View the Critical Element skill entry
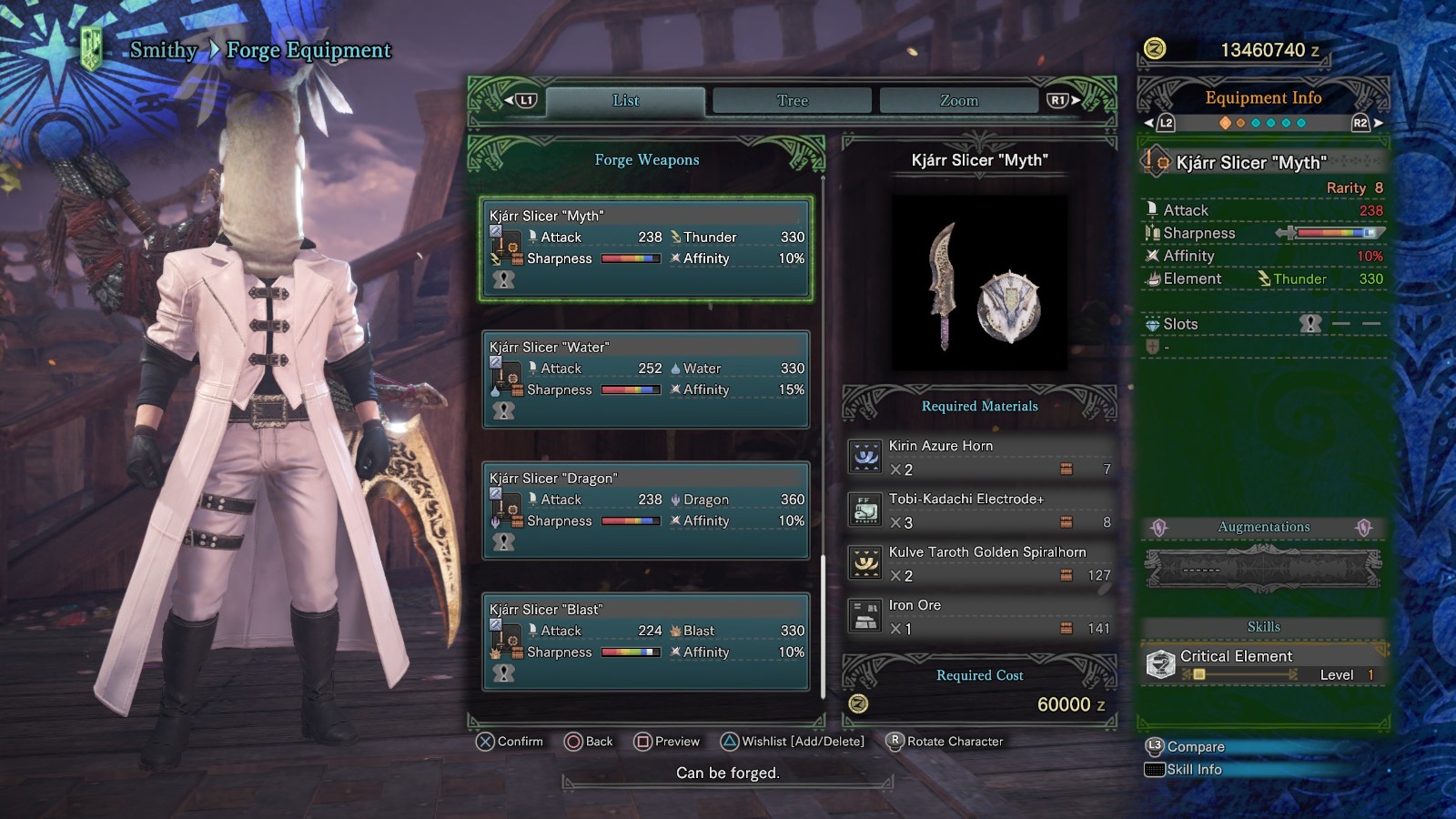The width and height of the screenshot is (1456, 819). [x=1263, y=664]
